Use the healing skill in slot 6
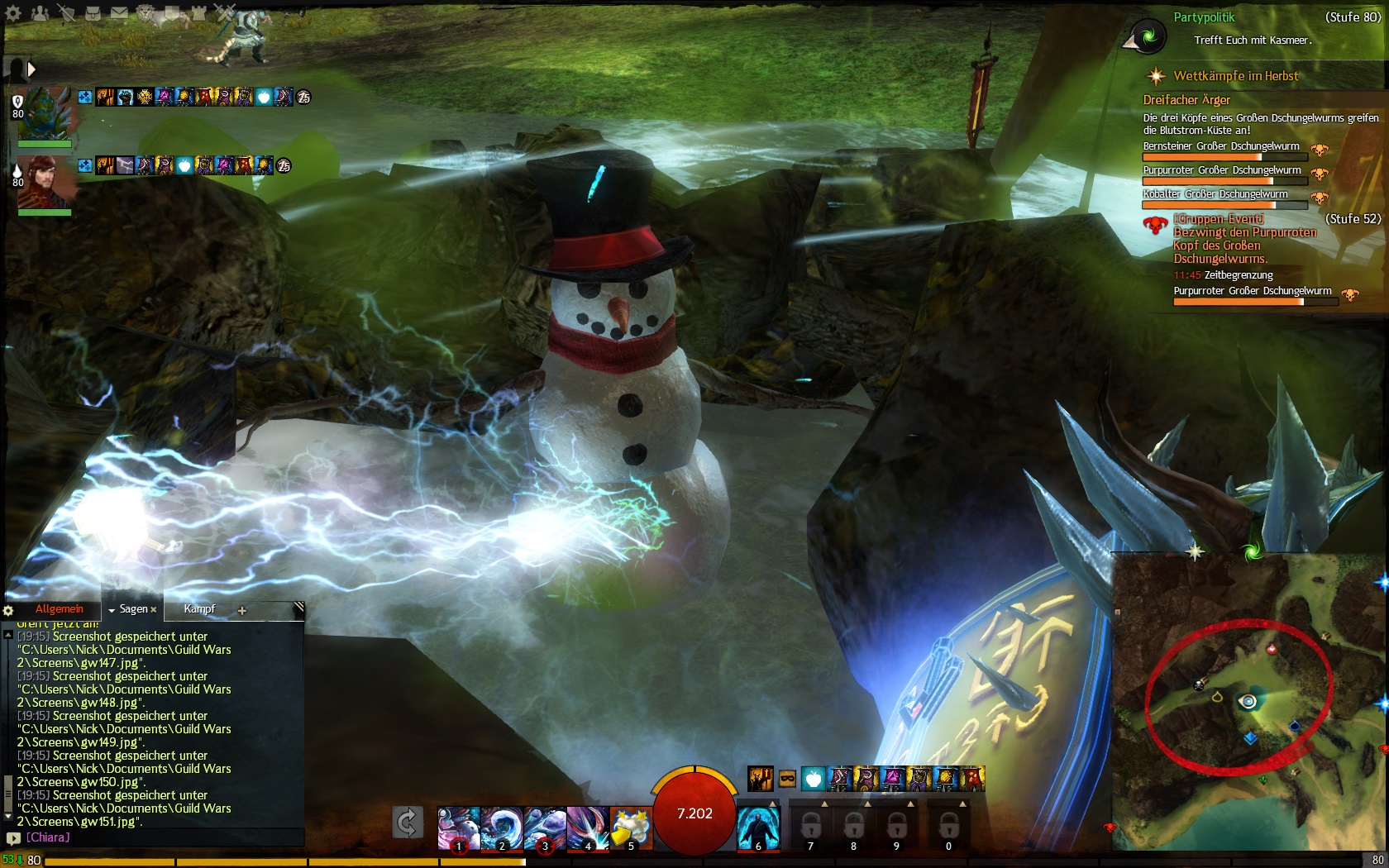Image resolution: width=1389 pixels, height=868 pixels. pyautogui.click(x=758, y=827)
